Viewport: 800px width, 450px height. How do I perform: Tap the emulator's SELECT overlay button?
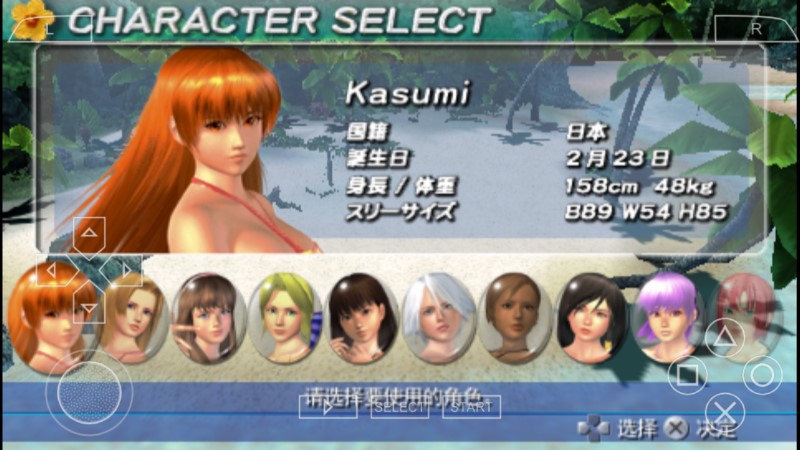[399, 407]
